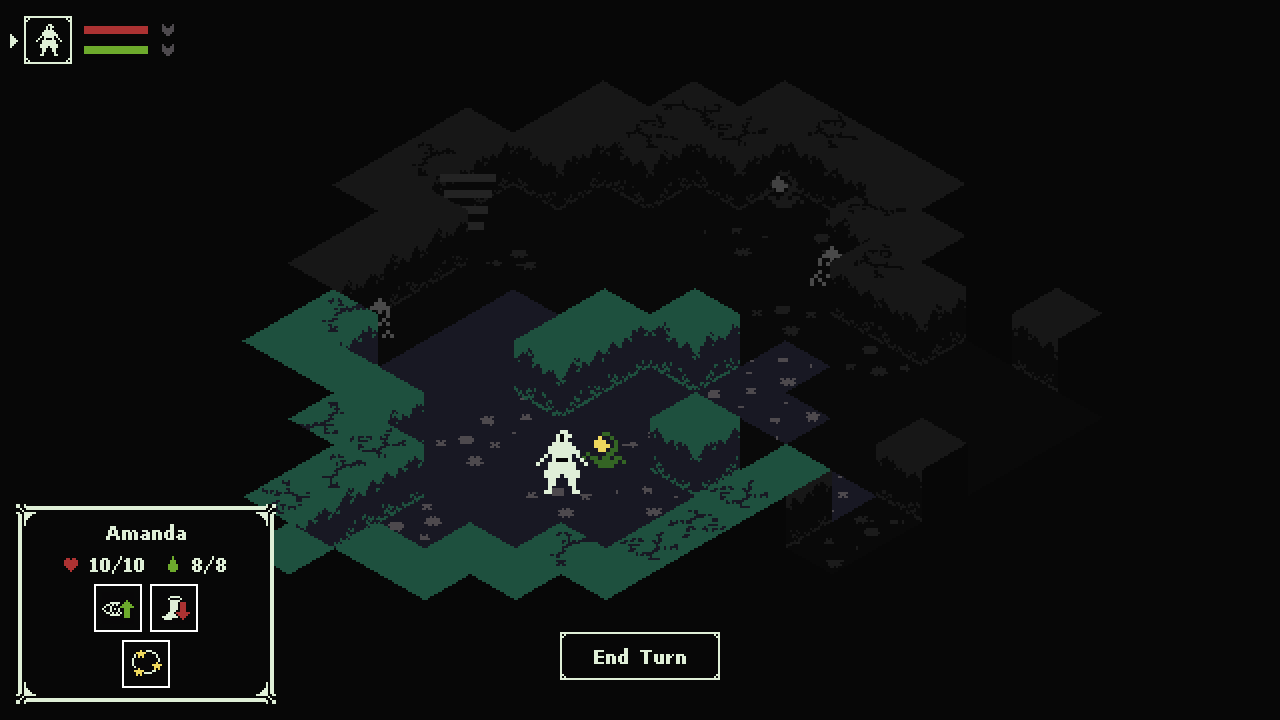
Task: End the current turn
Action: tap(639, 656)
